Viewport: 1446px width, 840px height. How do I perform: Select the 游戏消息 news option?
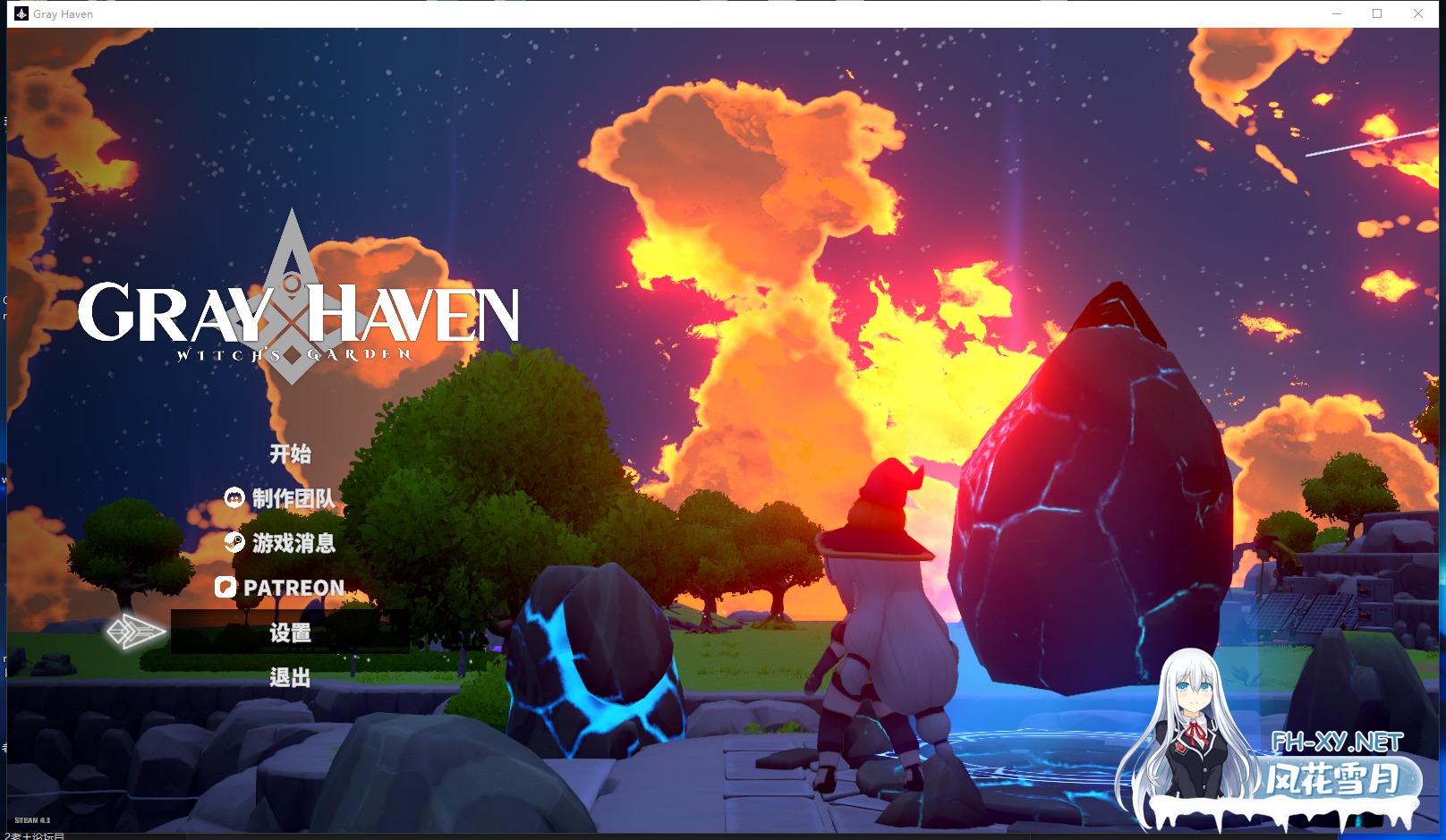tap(293, 543)
